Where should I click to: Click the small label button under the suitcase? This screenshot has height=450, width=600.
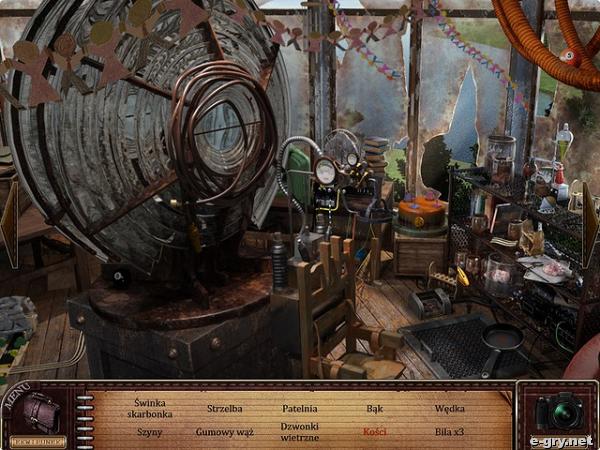pos(38,440)
